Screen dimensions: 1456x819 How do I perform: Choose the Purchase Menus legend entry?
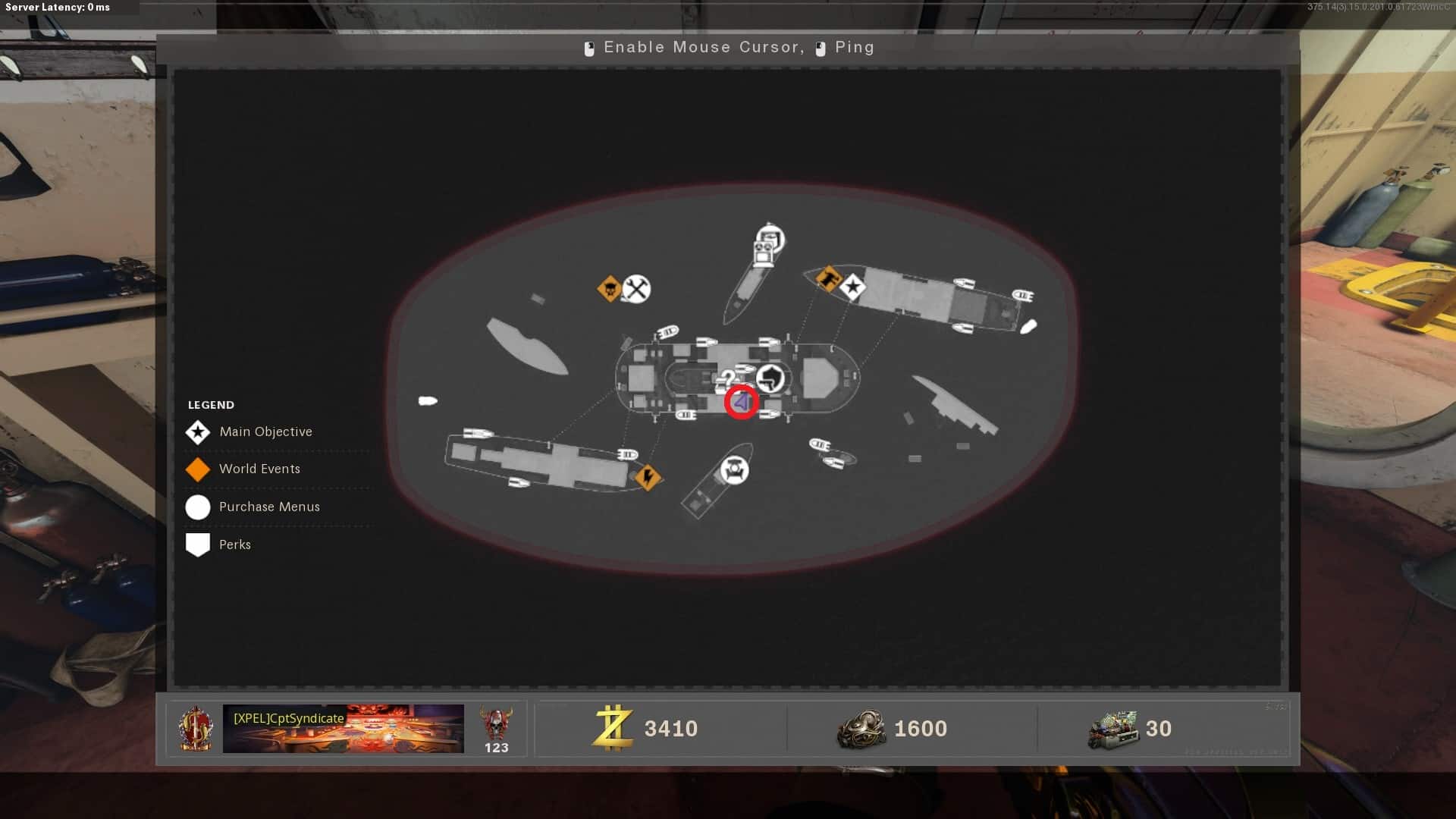click(268, 507)
